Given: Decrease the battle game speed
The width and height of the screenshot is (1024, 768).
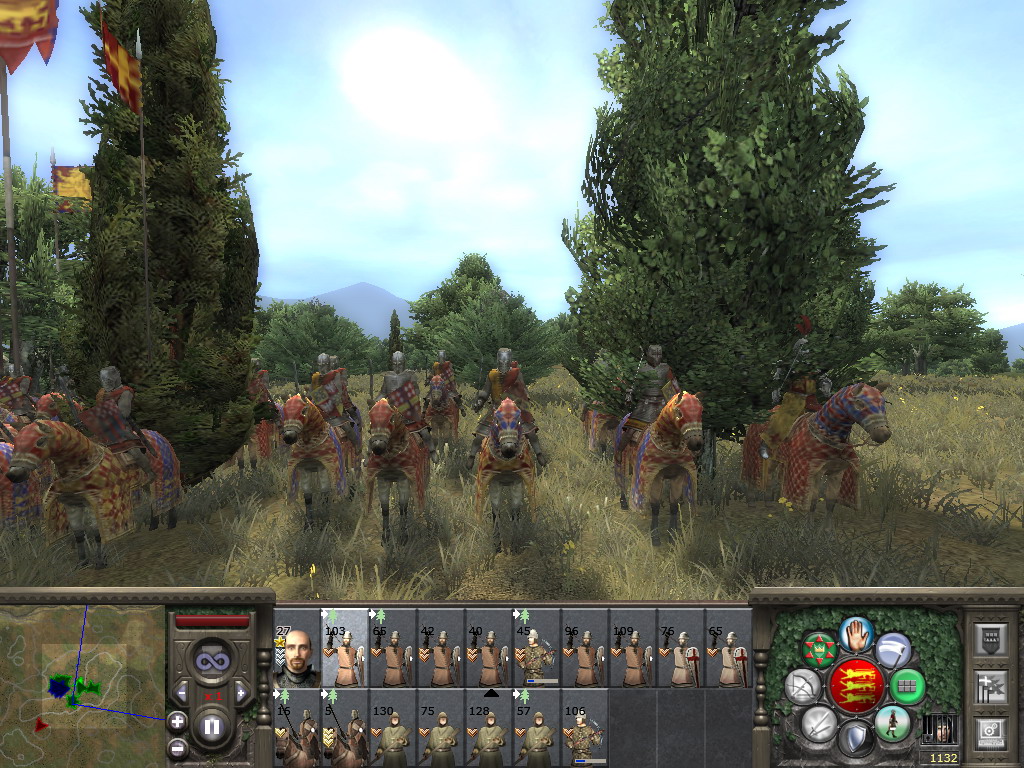Looking at the screenshot, I should point(182,692).
